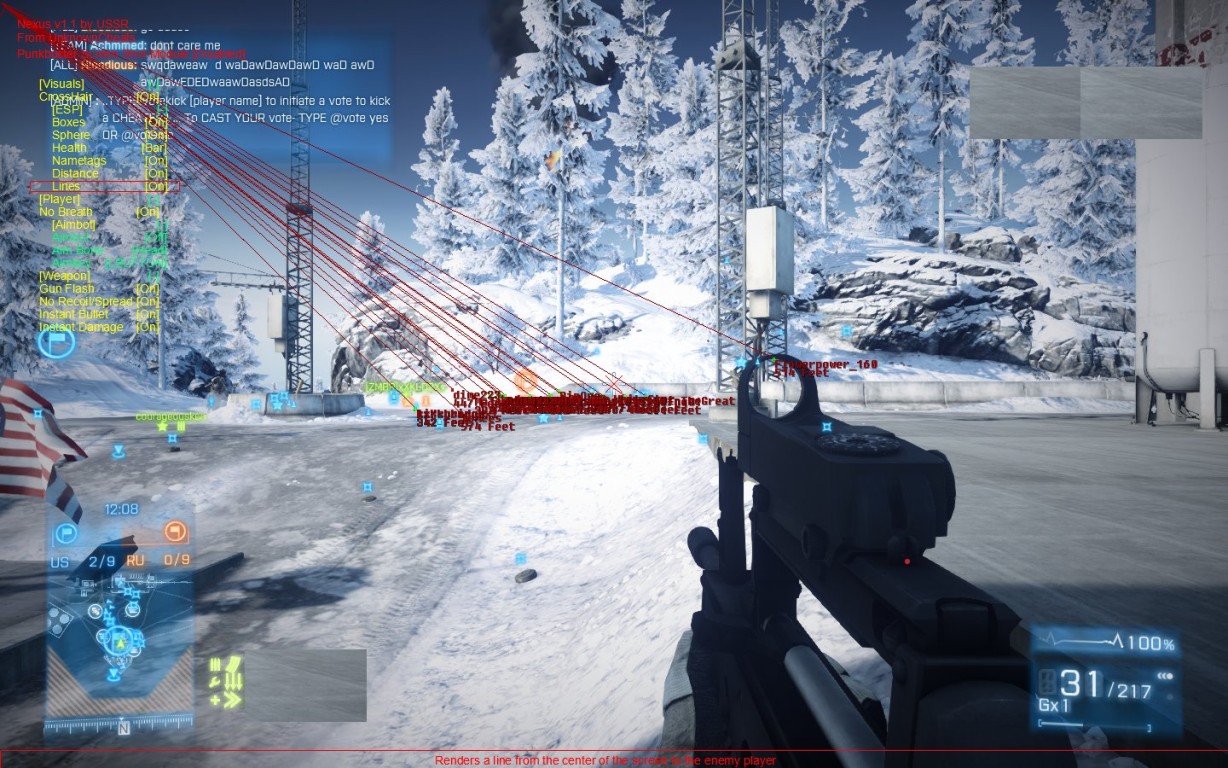Select the blue US team flag icon
Screen dimensions: 1228x768
tap(66, 533)
